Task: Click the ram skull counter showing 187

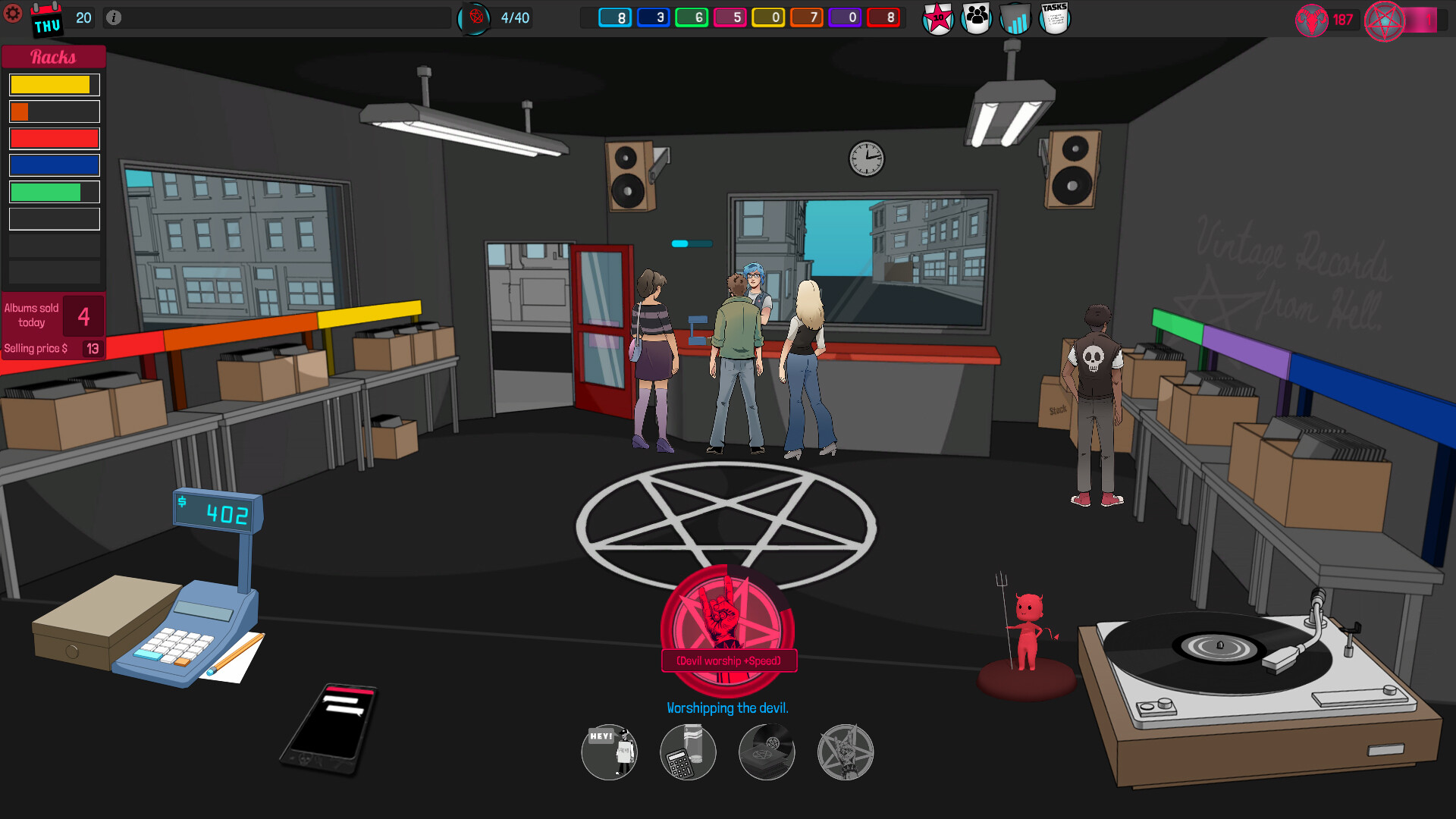Action: (1327, 20)
